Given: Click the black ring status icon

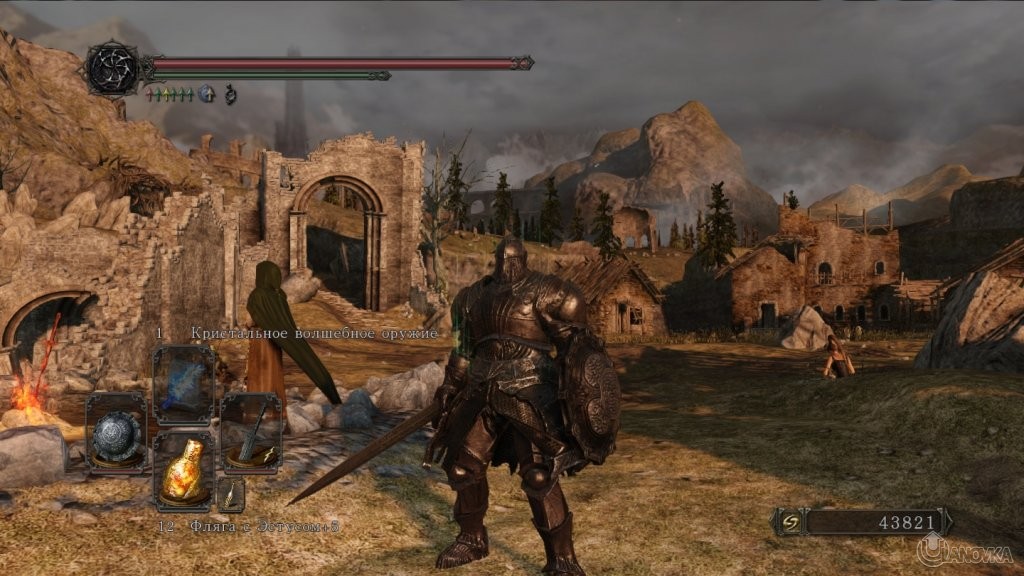Looking at the screenshot, I should pos(230,94).
